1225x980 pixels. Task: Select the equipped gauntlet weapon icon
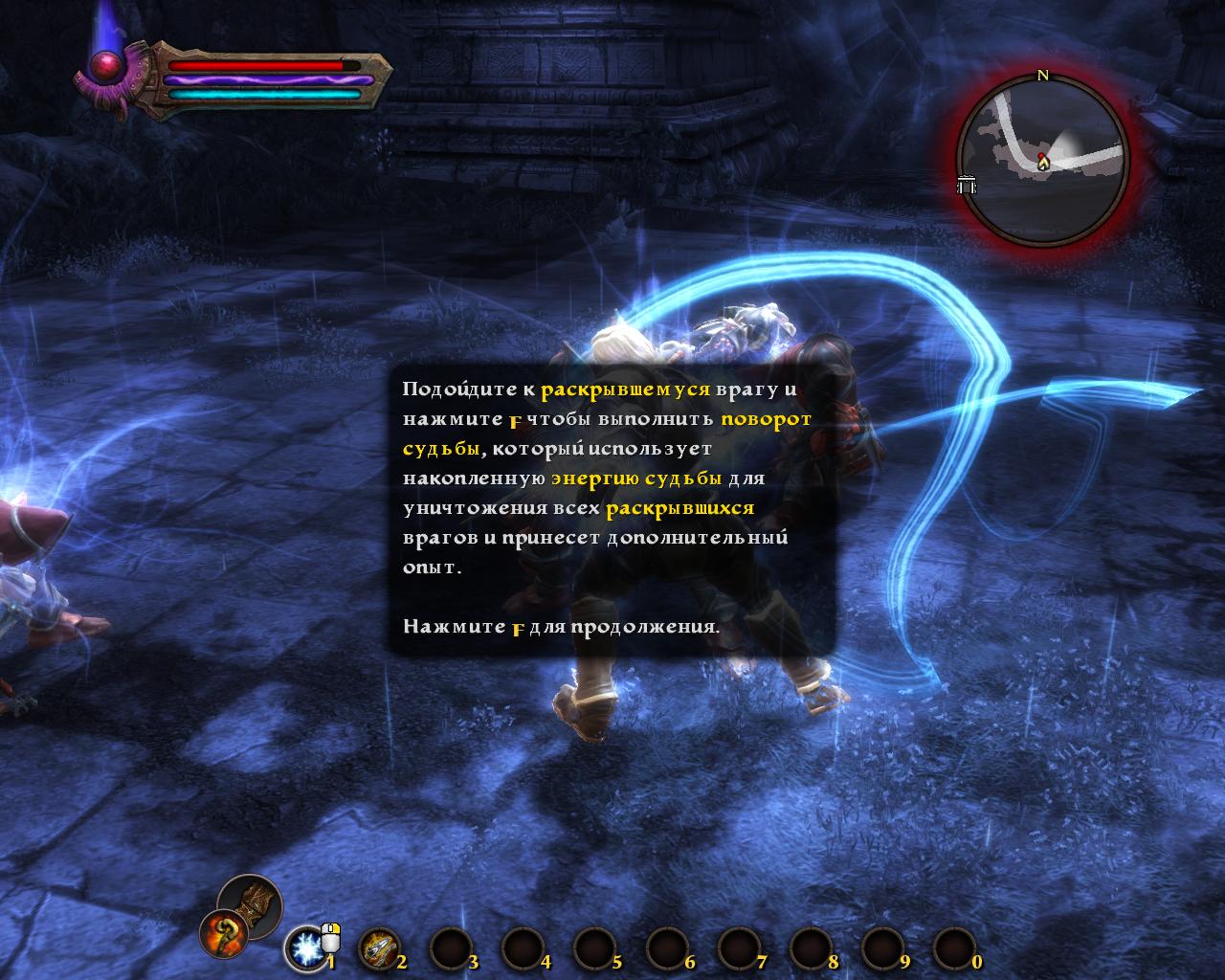pos(250,900)
